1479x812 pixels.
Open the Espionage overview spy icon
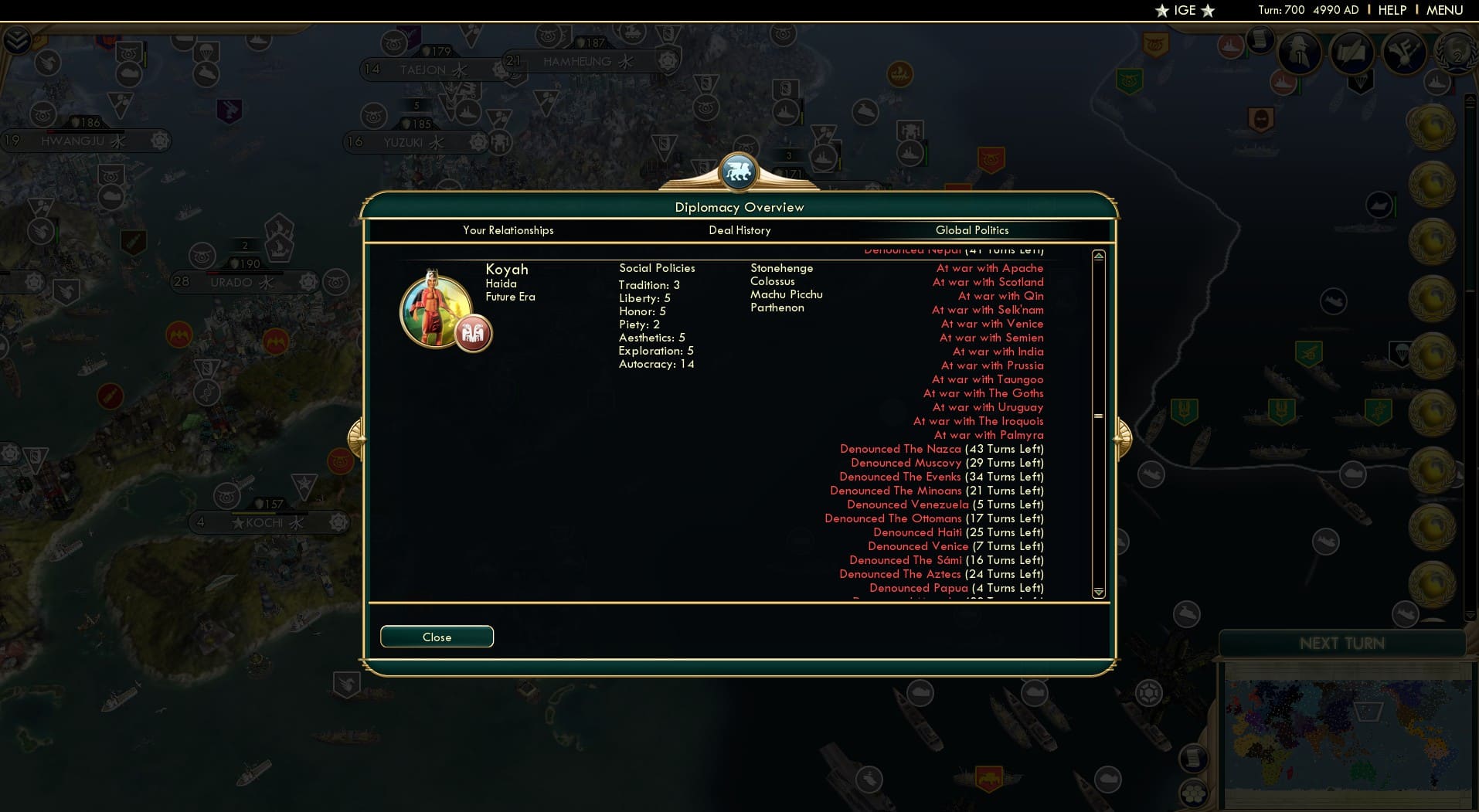[1299, 53]
